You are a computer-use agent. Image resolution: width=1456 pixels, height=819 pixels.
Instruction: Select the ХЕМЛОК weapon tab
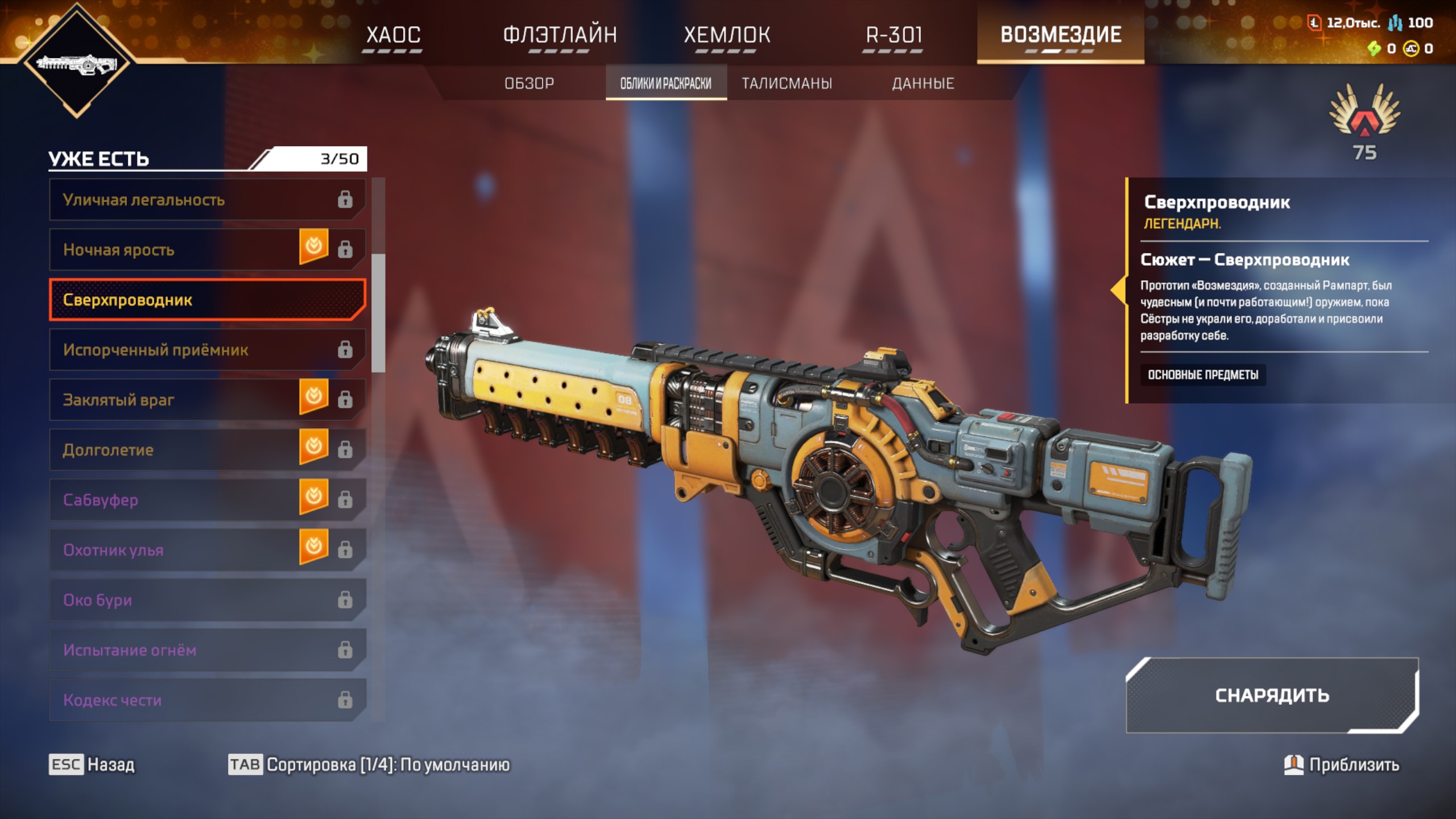(727, 35)
